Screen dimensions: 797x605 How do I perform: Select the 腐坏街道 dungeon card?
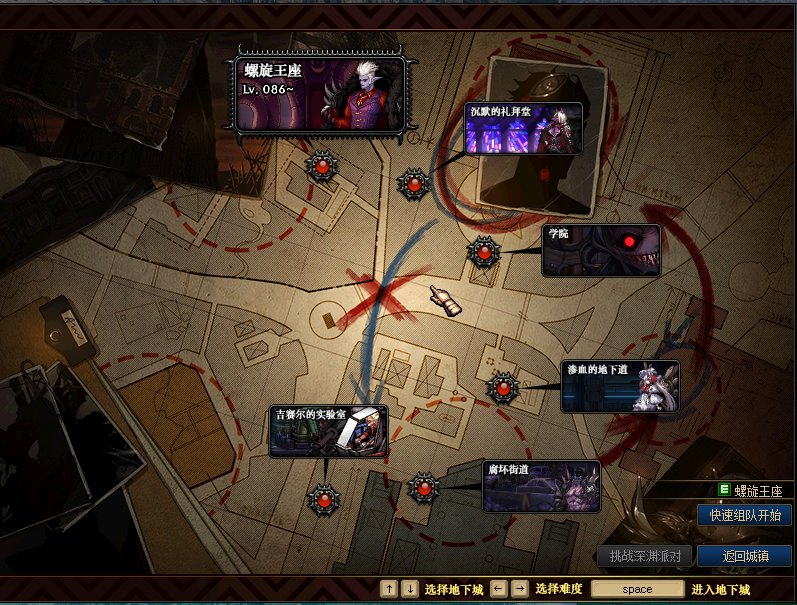pyautogui.click(x=541, y=486)
